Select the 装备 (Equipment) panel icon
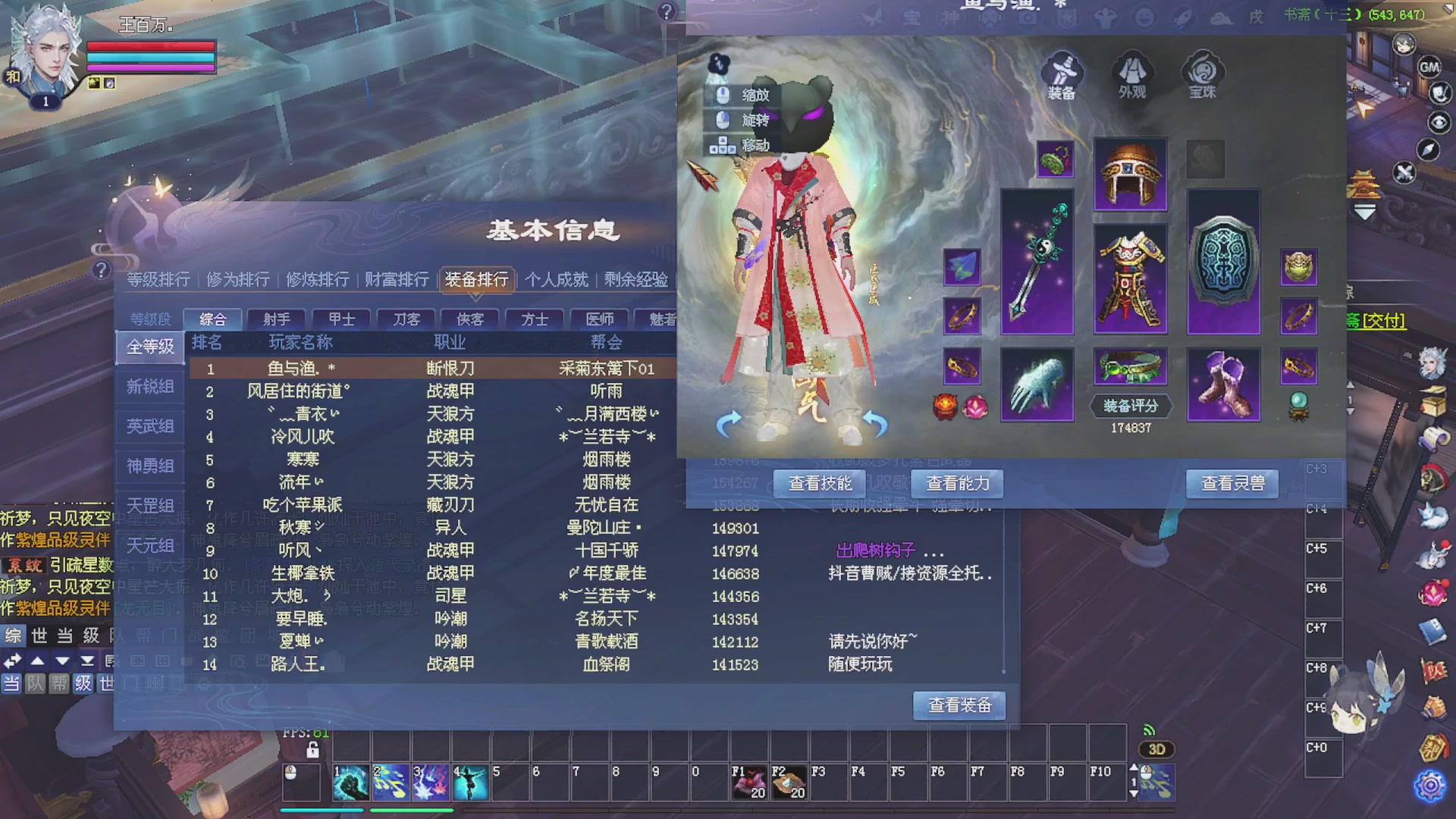The width and height of the screenshot is (1456, 819). coord(1062,76)
